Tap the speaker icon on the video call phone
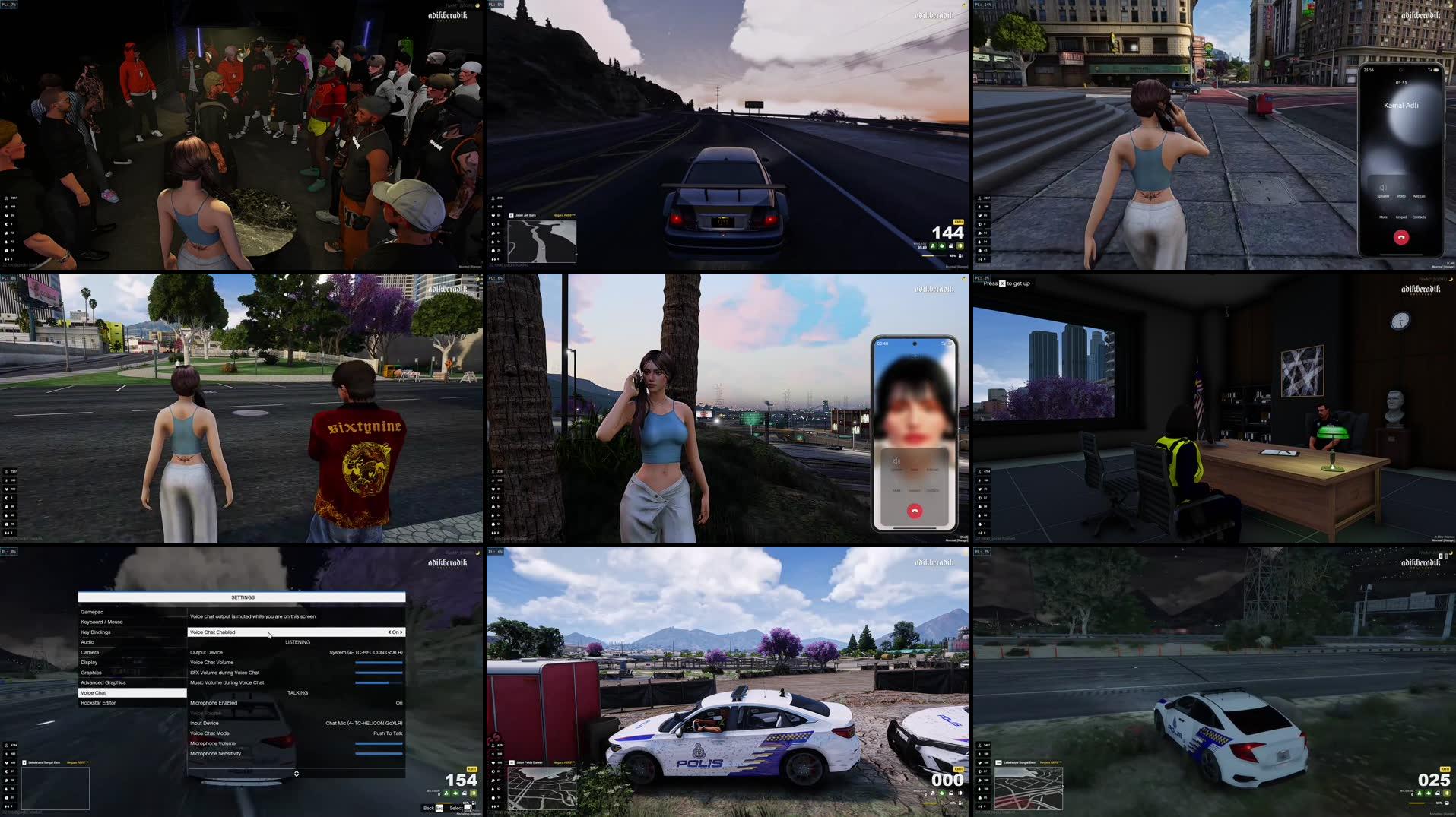 pyautogui.click(x=896, y=461)
